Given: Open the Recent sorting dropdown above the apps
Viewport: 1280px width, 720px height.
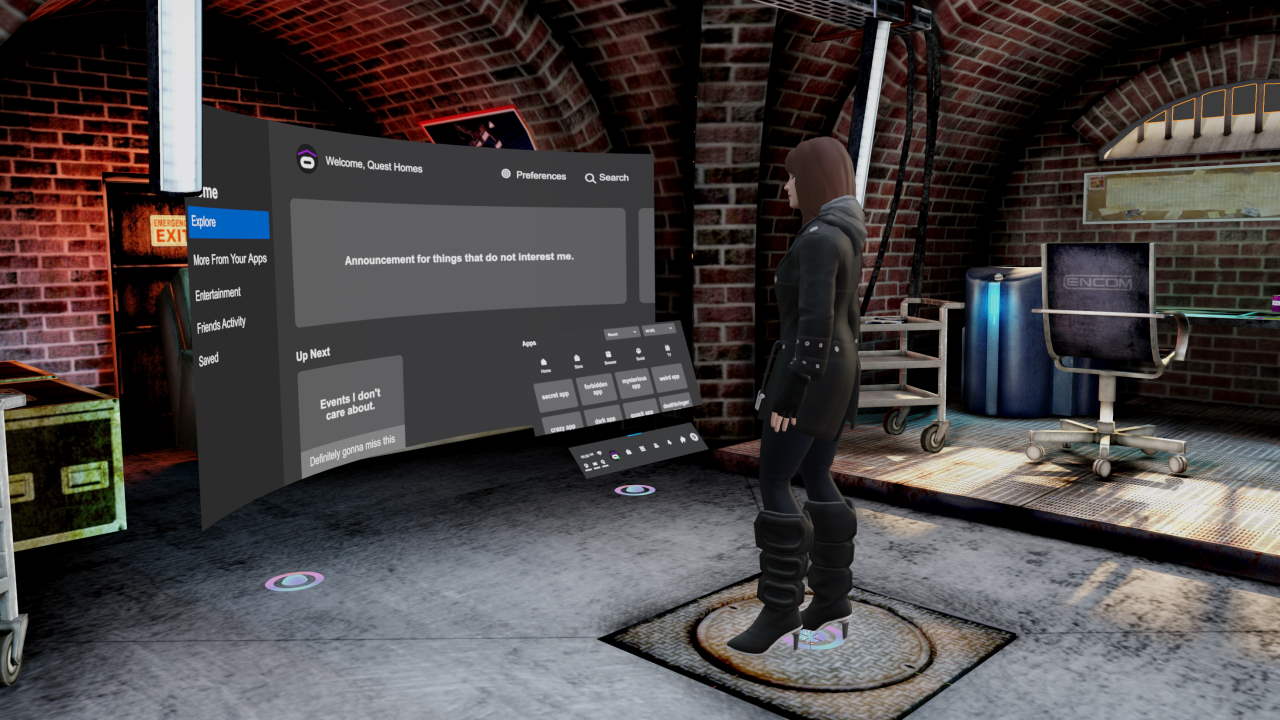Looking at the screenshot, I should point(621,332).
